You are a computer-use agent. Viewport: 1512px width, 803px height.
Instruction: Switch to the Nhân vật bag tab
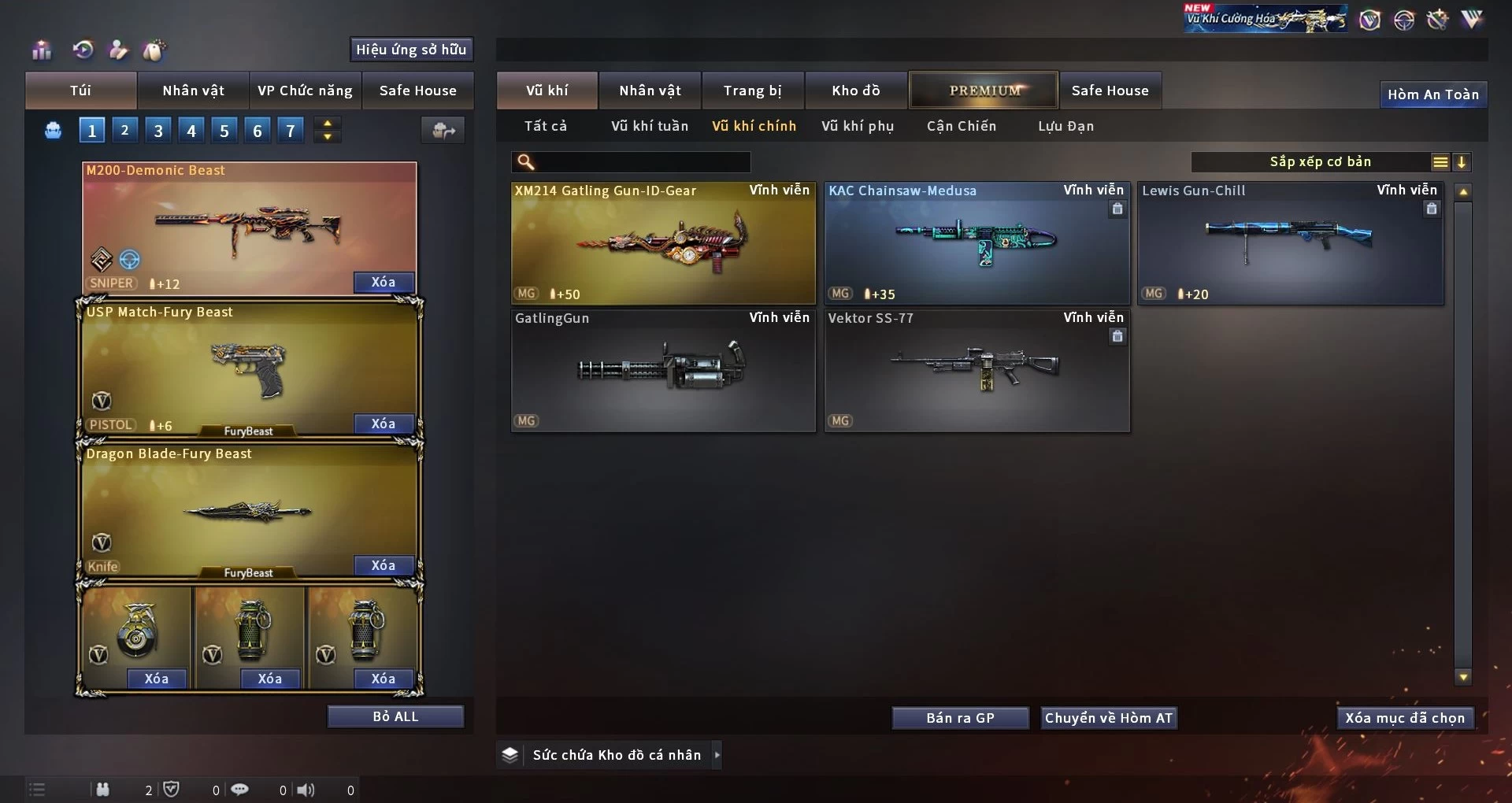pos(193,91)
